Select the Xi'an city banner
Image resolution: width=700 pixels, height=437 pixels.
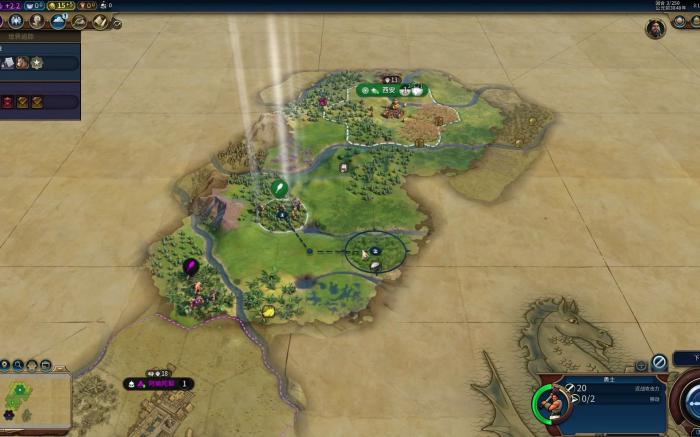tap(391, 90)
